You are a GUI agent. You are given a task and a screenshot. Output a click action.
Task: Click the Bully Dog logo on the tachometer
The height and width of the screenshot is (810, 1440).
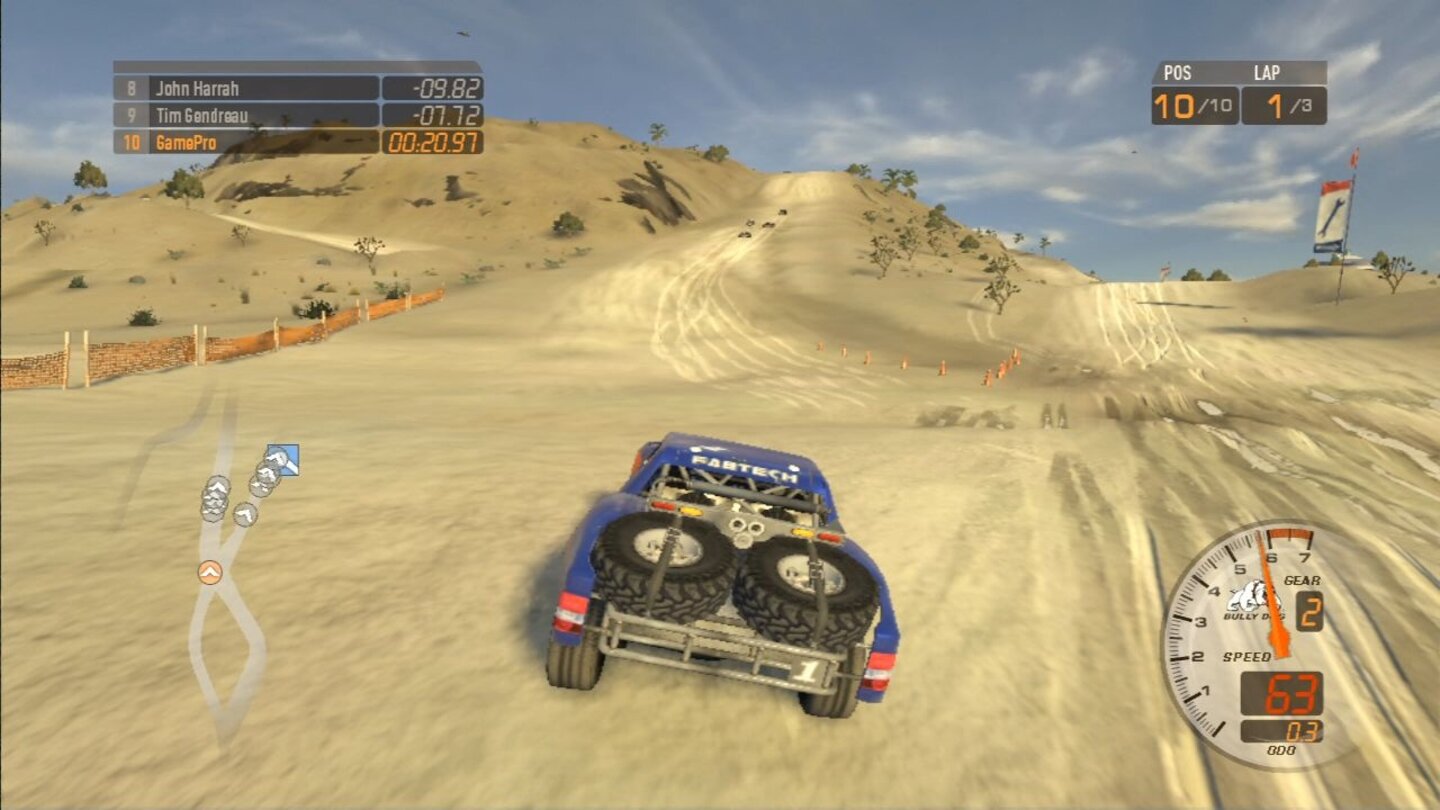[1255, 597]
